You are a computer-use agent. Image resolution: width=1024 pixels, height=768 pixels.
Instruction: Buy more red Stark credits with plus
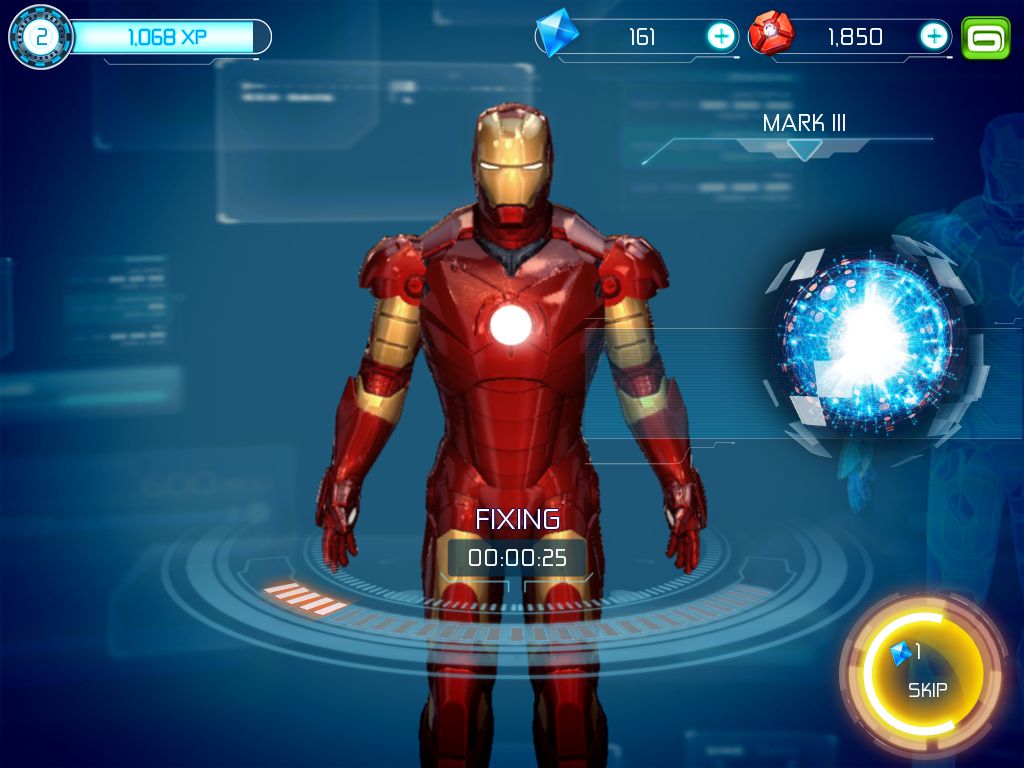933,37
